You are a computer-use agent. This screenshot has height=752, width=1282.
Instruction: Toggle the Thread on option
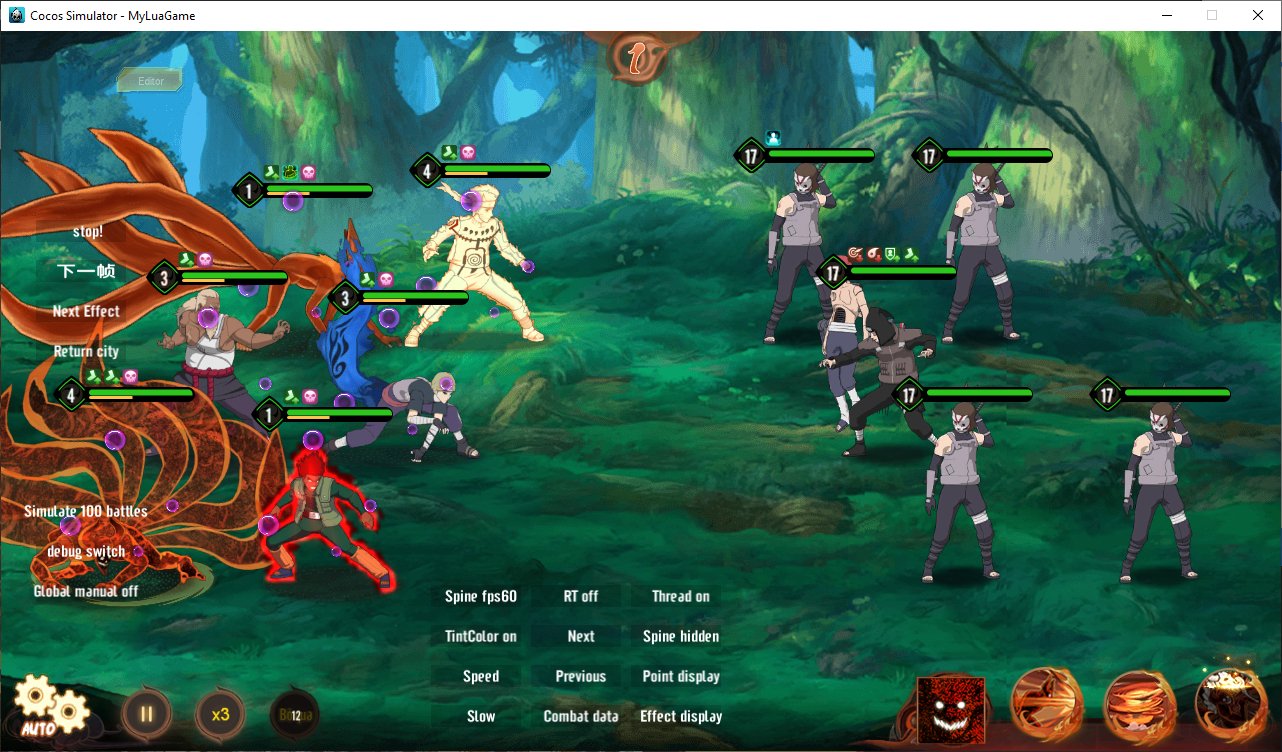click(x=681, y=596)
